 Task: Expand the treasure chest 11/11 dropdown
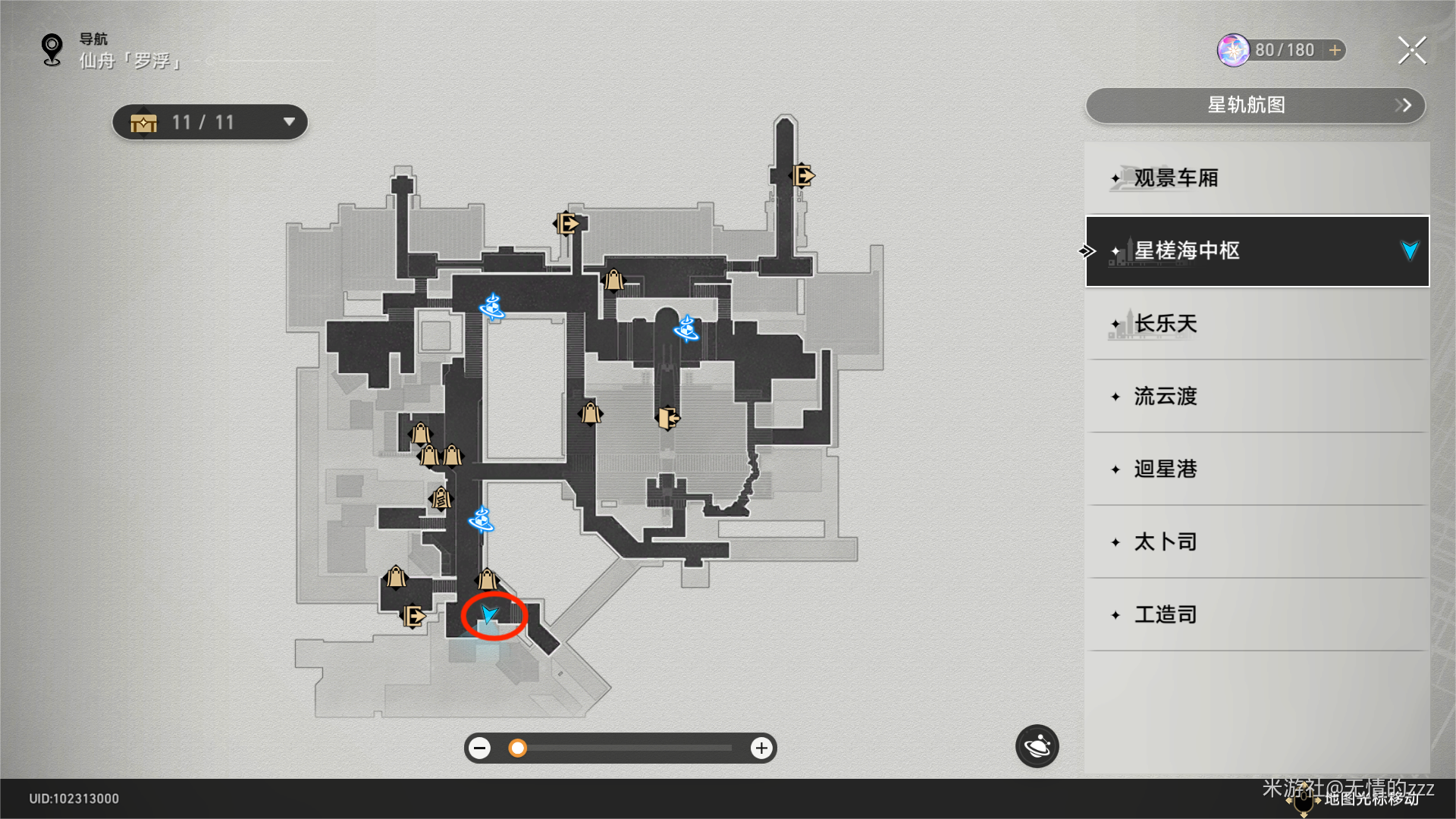click(x=288, y=122)
